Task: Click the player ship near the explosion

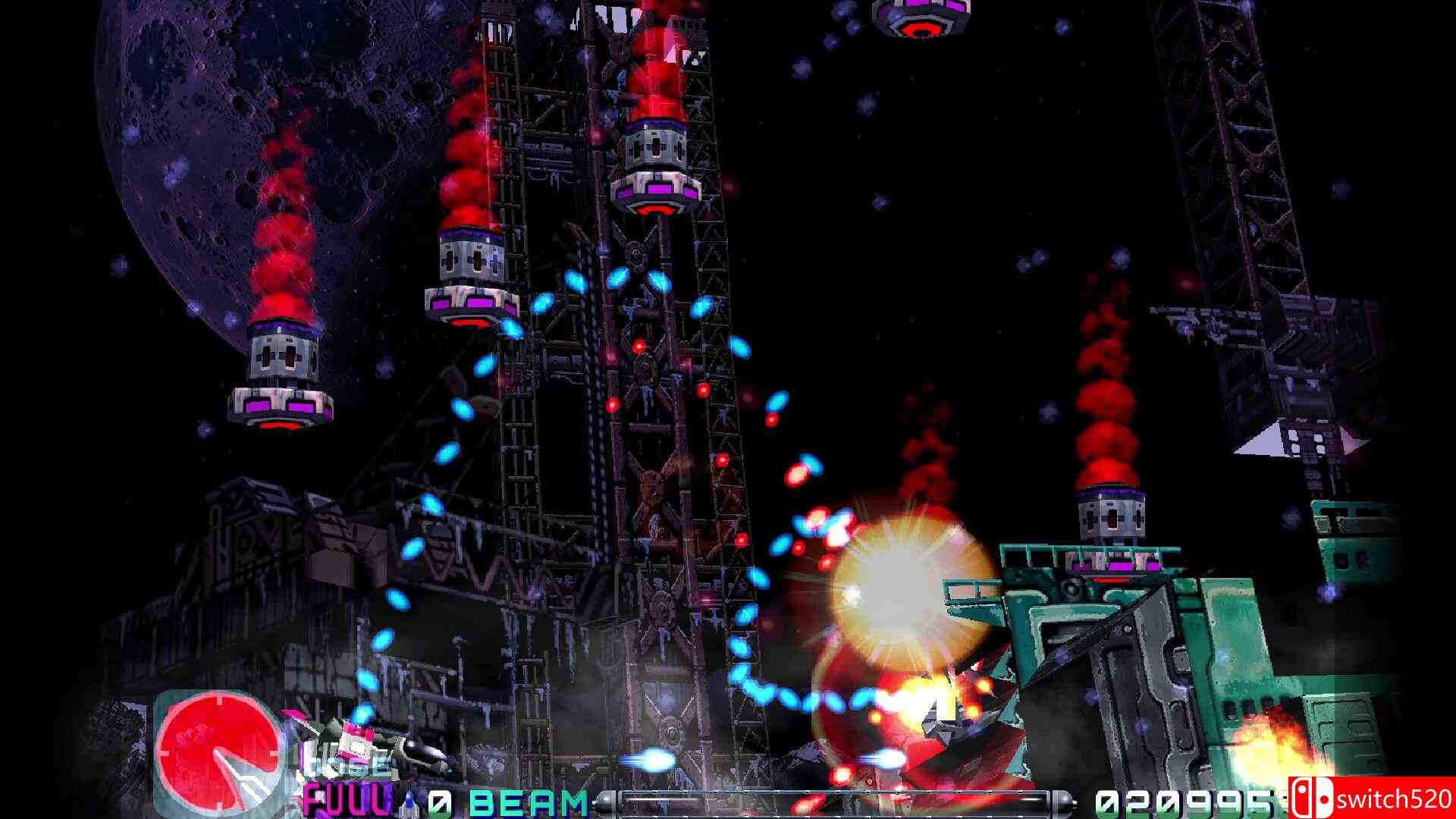Action: click(940, 720)
